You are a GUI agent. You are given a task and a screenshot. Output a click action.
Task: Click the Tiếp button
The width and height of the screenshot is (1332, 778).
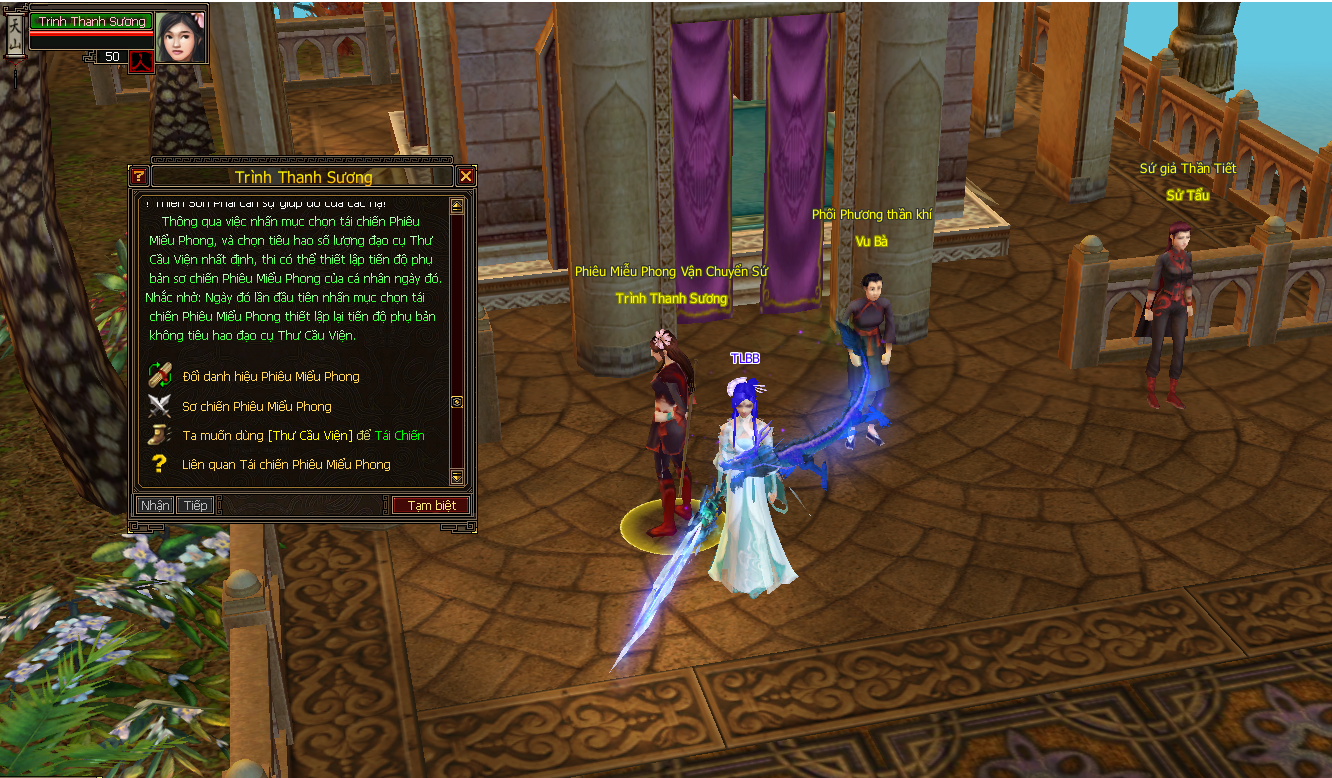click(x=195, y=505)
